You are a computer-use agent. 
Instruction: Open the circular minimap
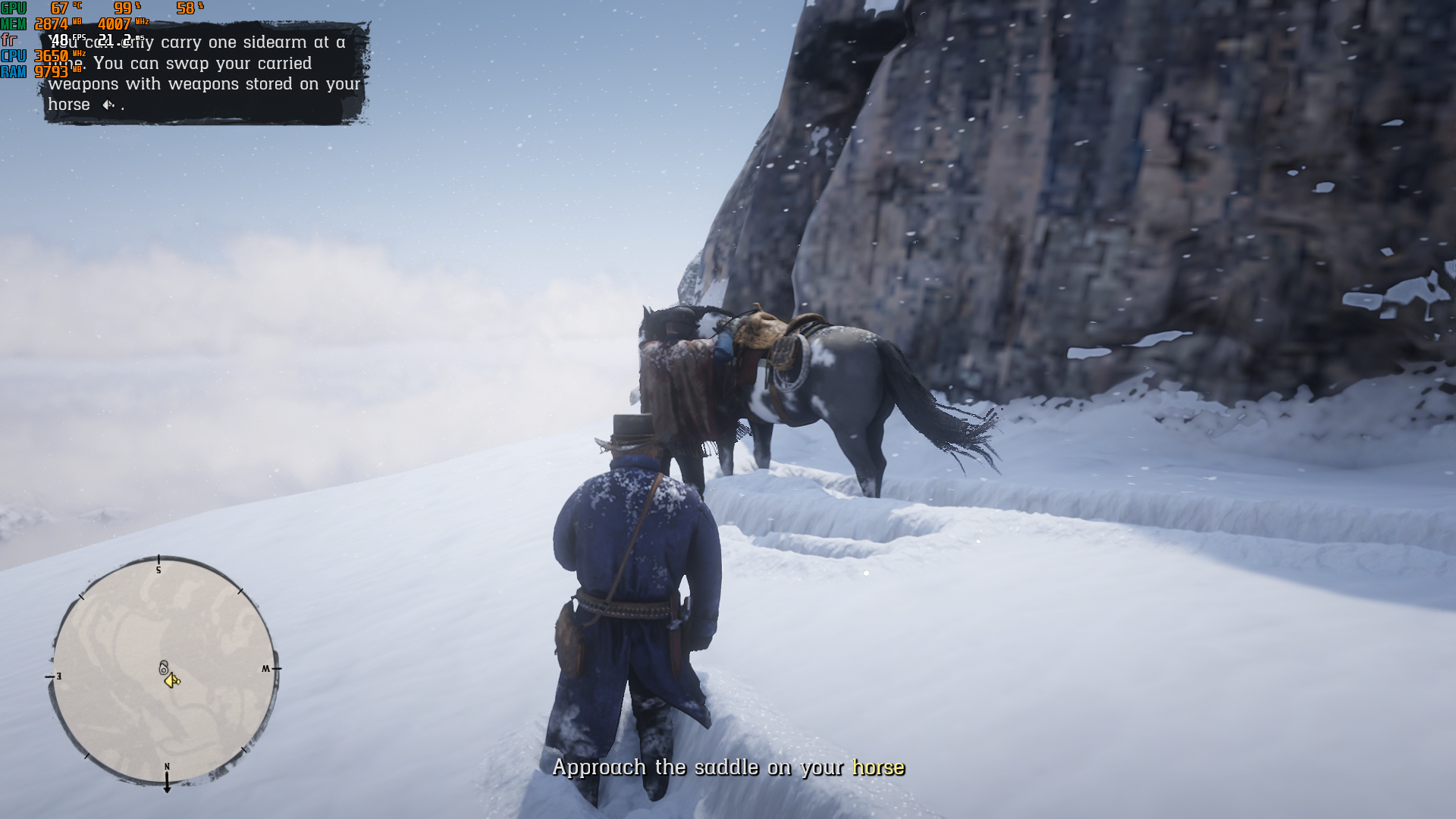click(163, 670)
